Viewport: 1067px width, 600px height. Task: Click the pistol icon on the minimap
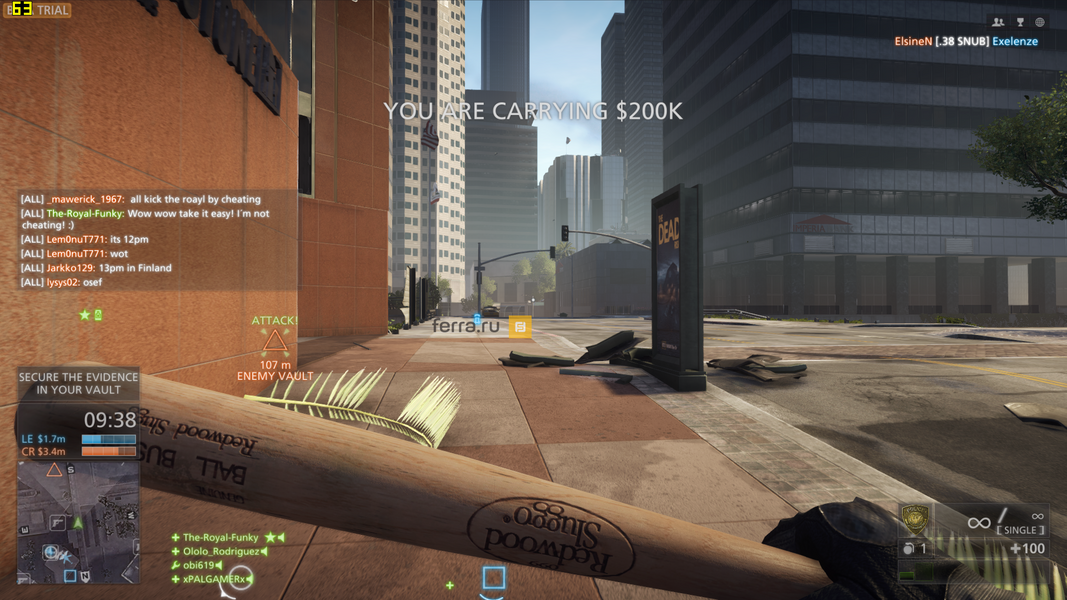[59, 522]
